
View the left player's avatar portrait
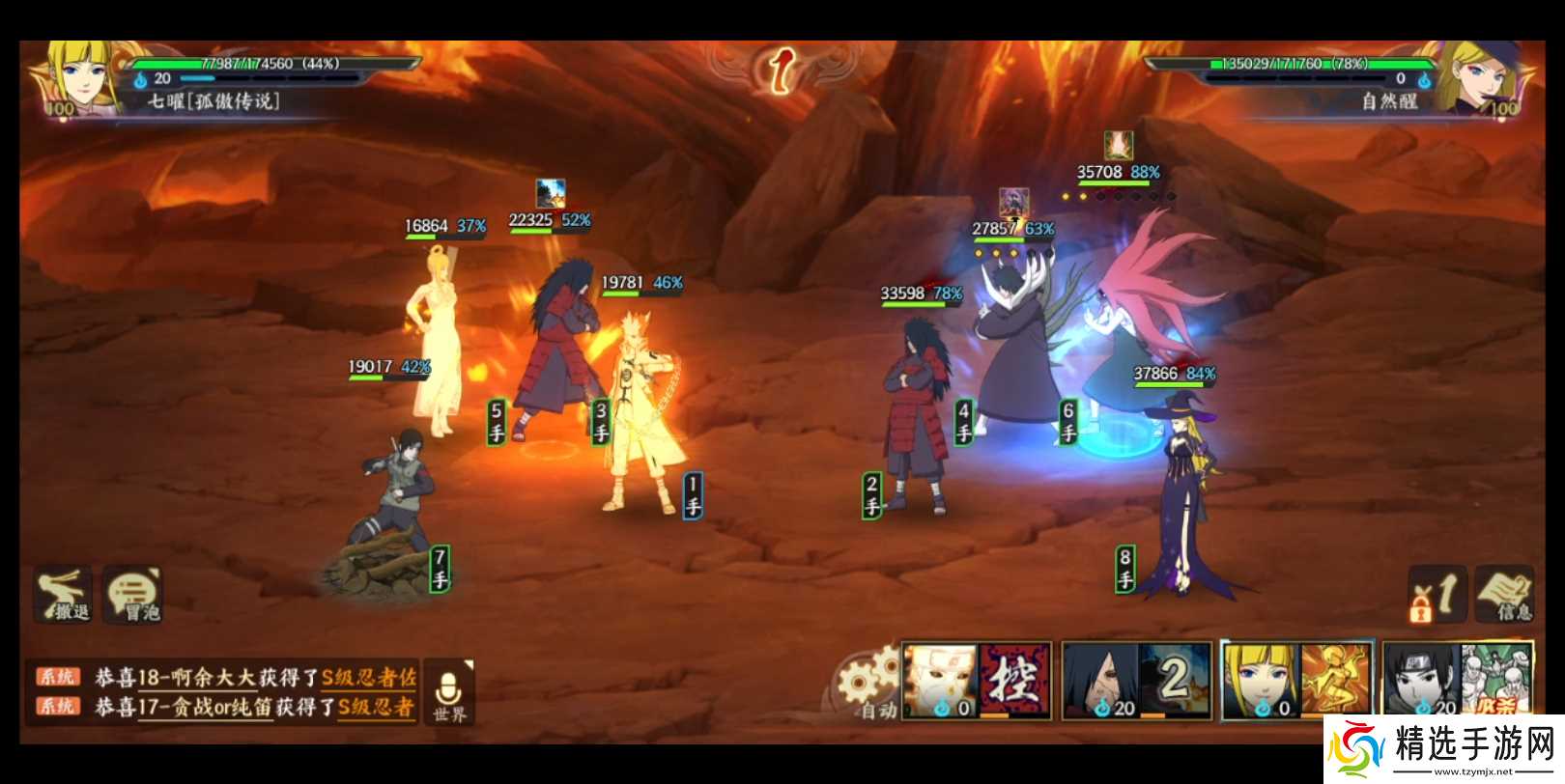pos(77,79)
